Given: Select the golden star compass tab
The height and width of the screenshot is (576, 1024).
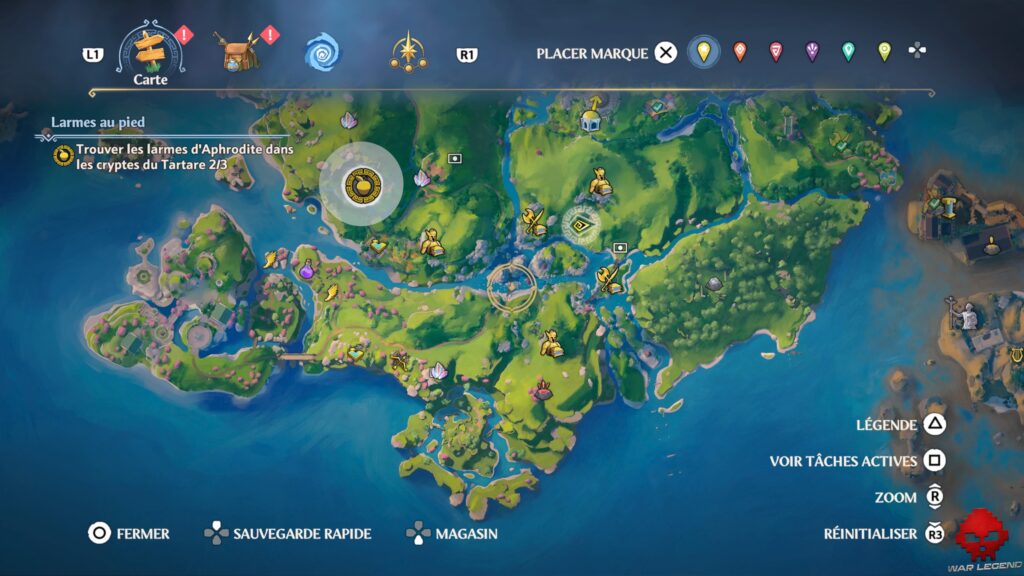Looking at the screenshot, I should click(x=409, y=52).
